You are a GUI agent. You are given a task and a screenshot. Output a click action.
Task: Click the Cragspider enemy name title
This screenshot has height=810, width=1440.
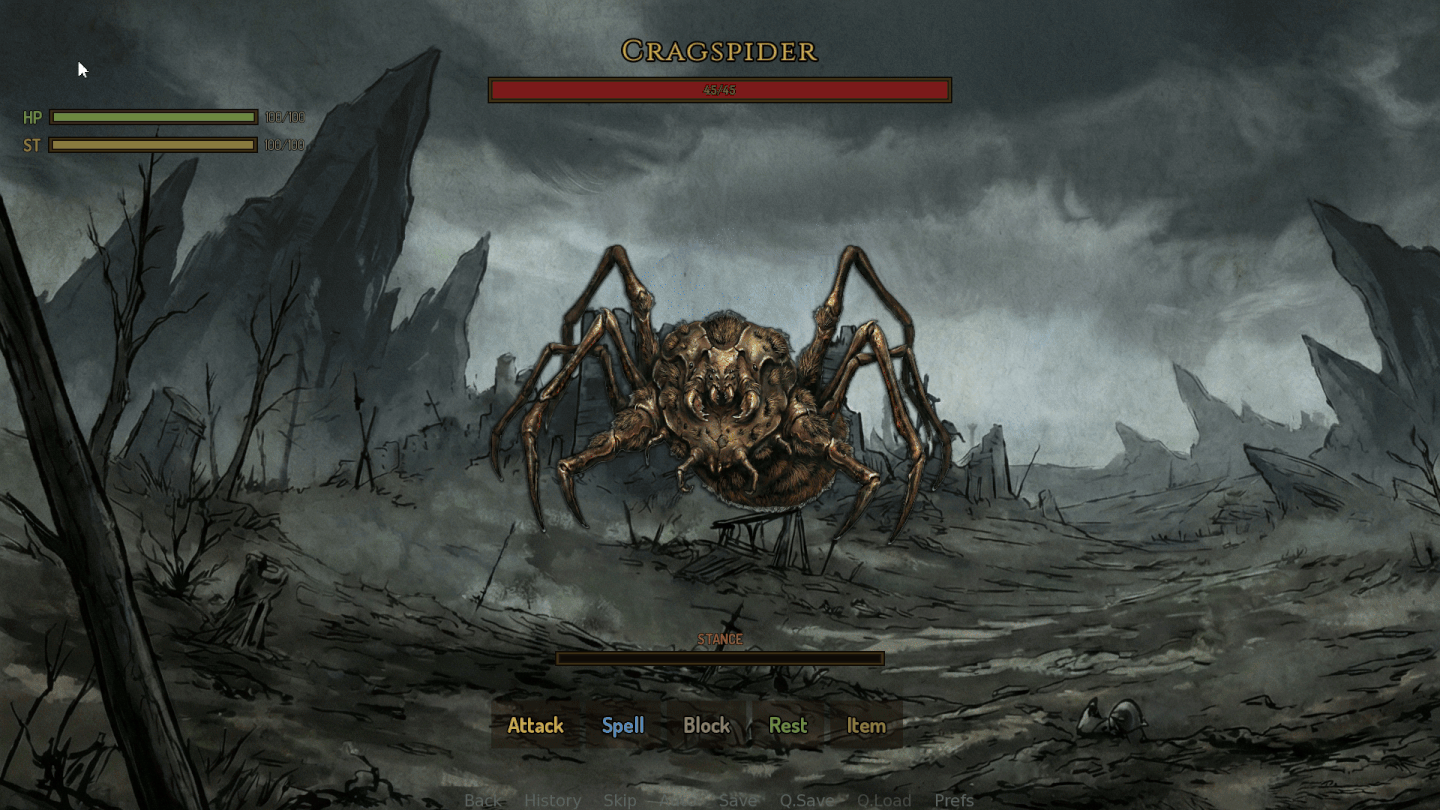click(x=719, y=50)
